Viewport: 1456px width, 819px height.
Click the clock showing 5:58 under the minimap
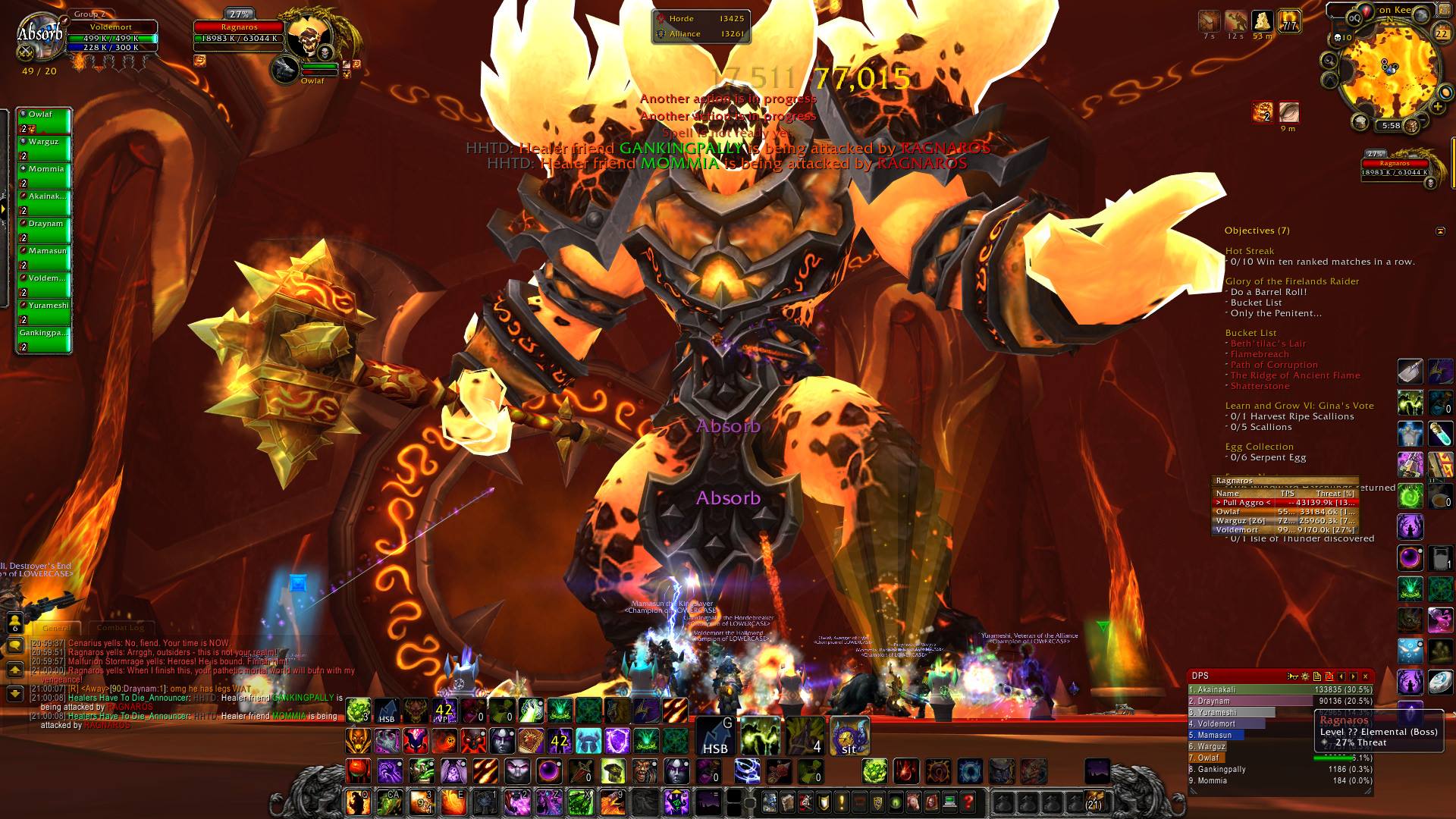[x=1391, y=125]
